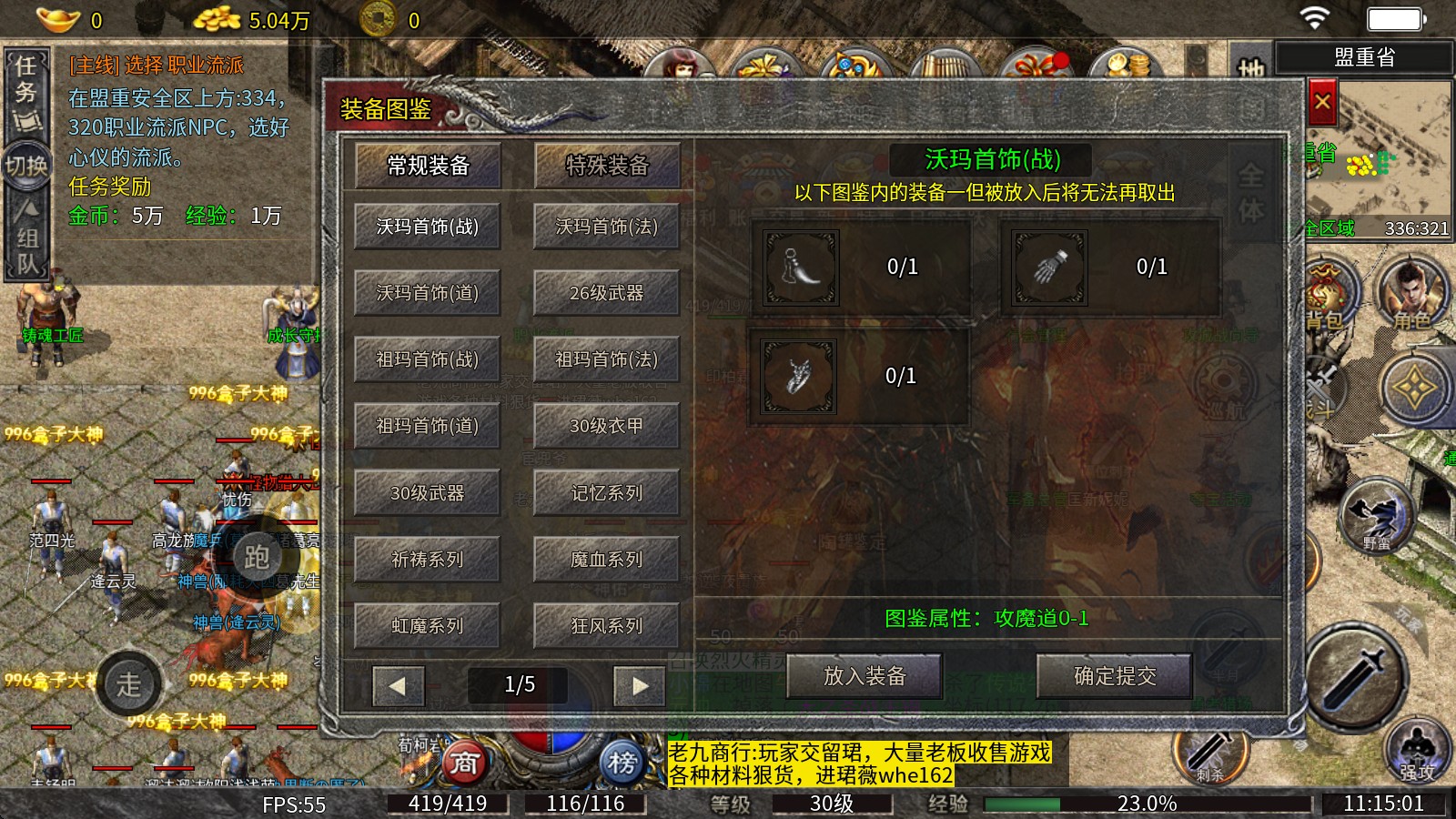Viewport: 1456px width, 819px height.
Task: Switch to the 特殊装备 tab
Action: coord(607,166)
